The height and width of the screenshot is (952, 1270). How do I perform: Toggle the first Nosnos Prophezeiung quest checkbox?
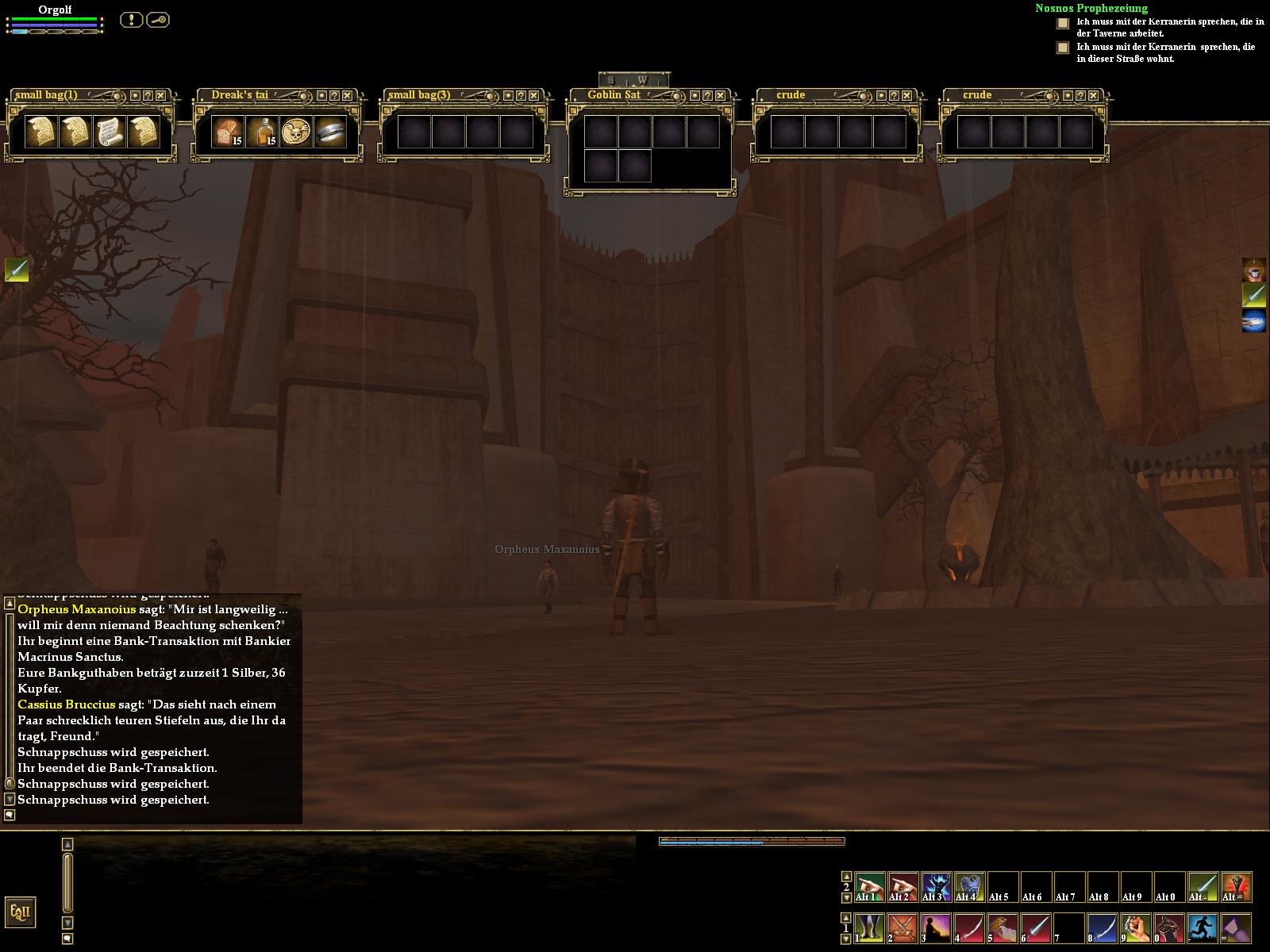point(1063,24)
